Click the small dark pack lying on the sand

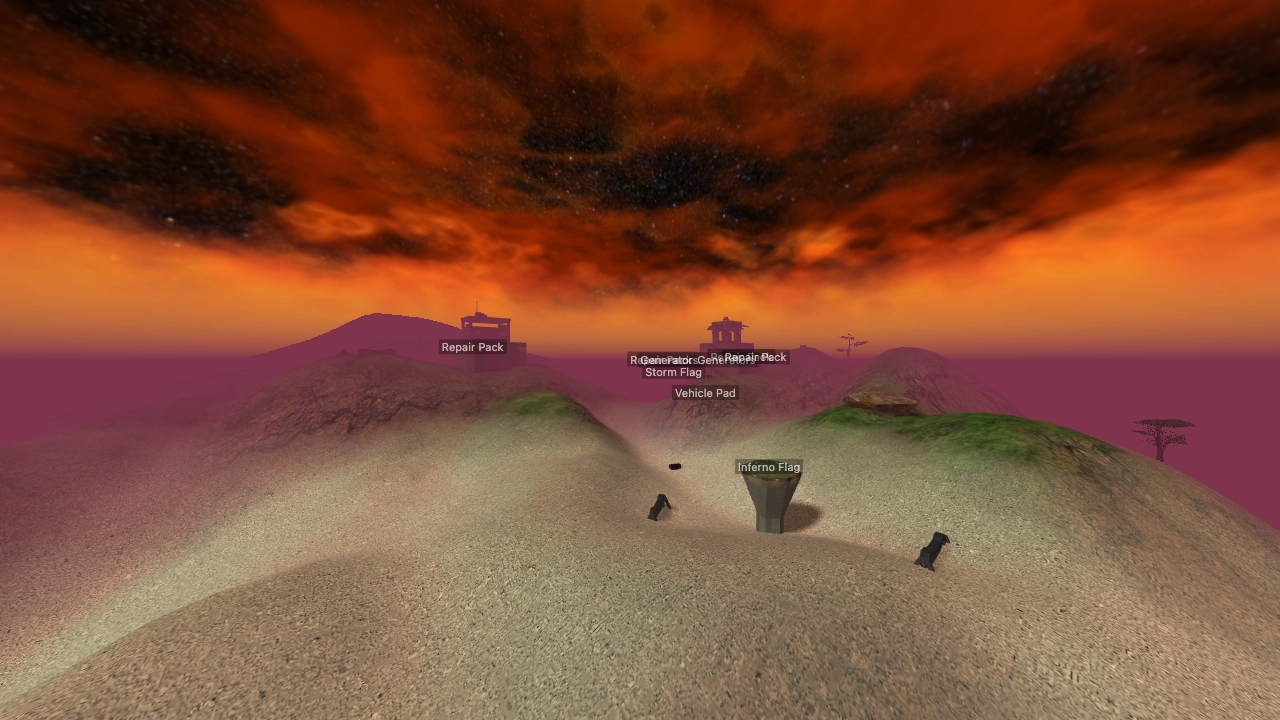point(673,464)
